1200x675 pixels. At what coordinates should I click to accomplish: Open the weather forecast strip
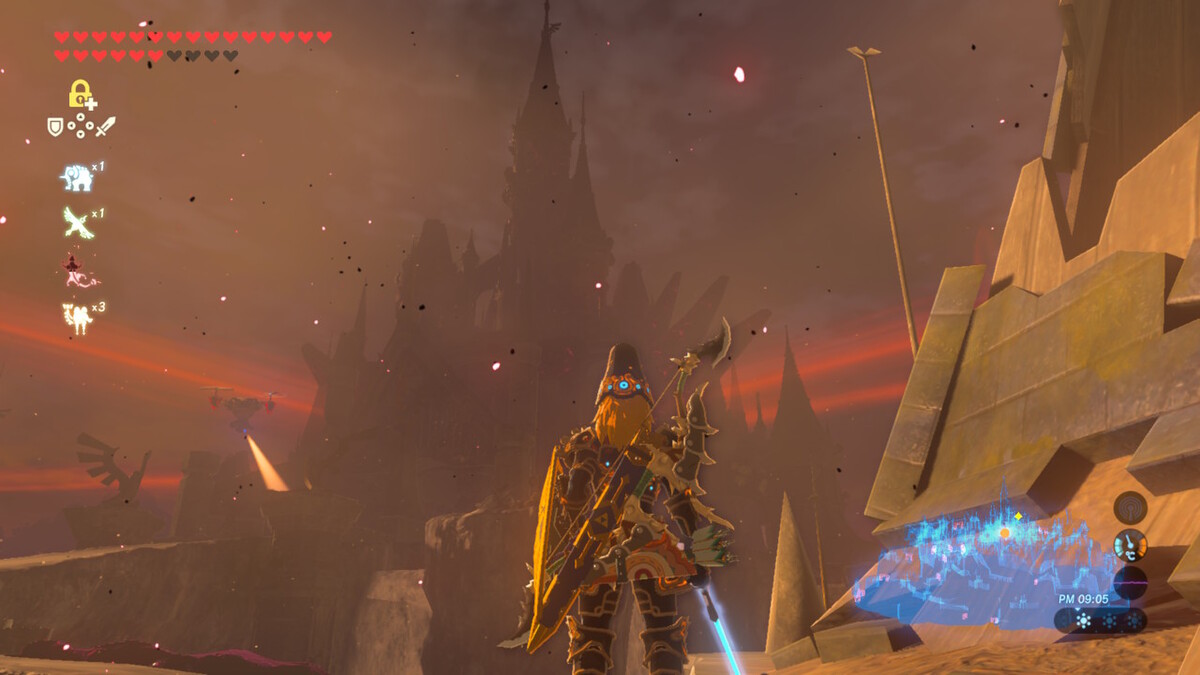[x=1100, y=620]
